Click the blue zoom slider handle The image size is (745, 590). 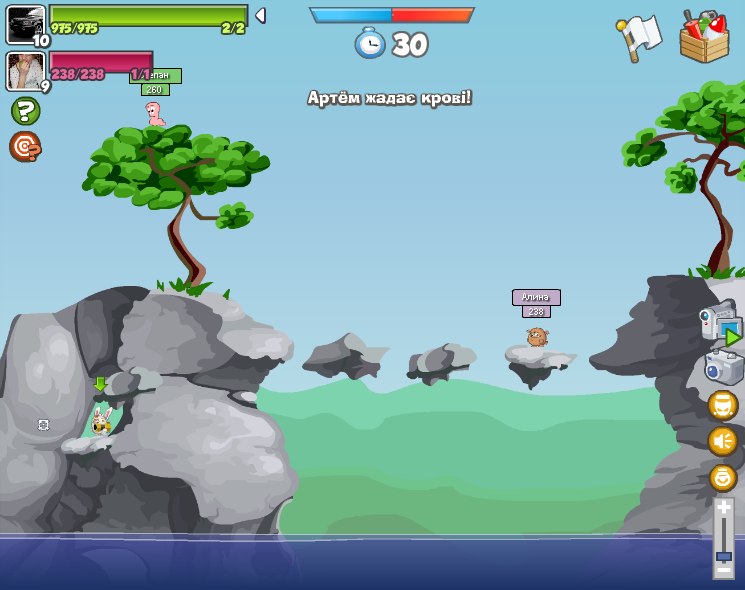pos(723,555)
